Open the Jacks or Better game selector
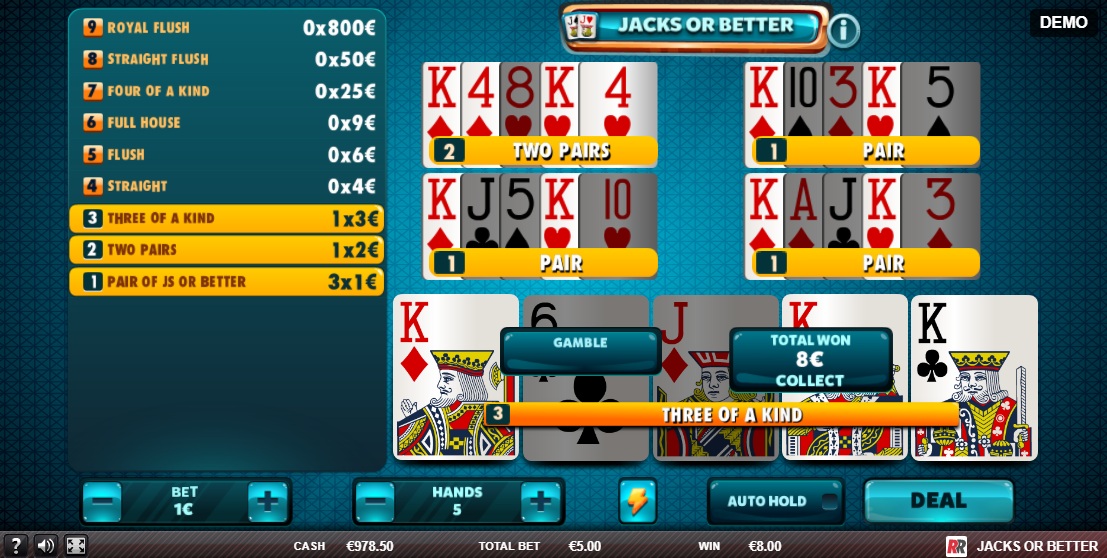Viewport: 1107px width, 558px height. pyautogui.click(x=695, y=26)
